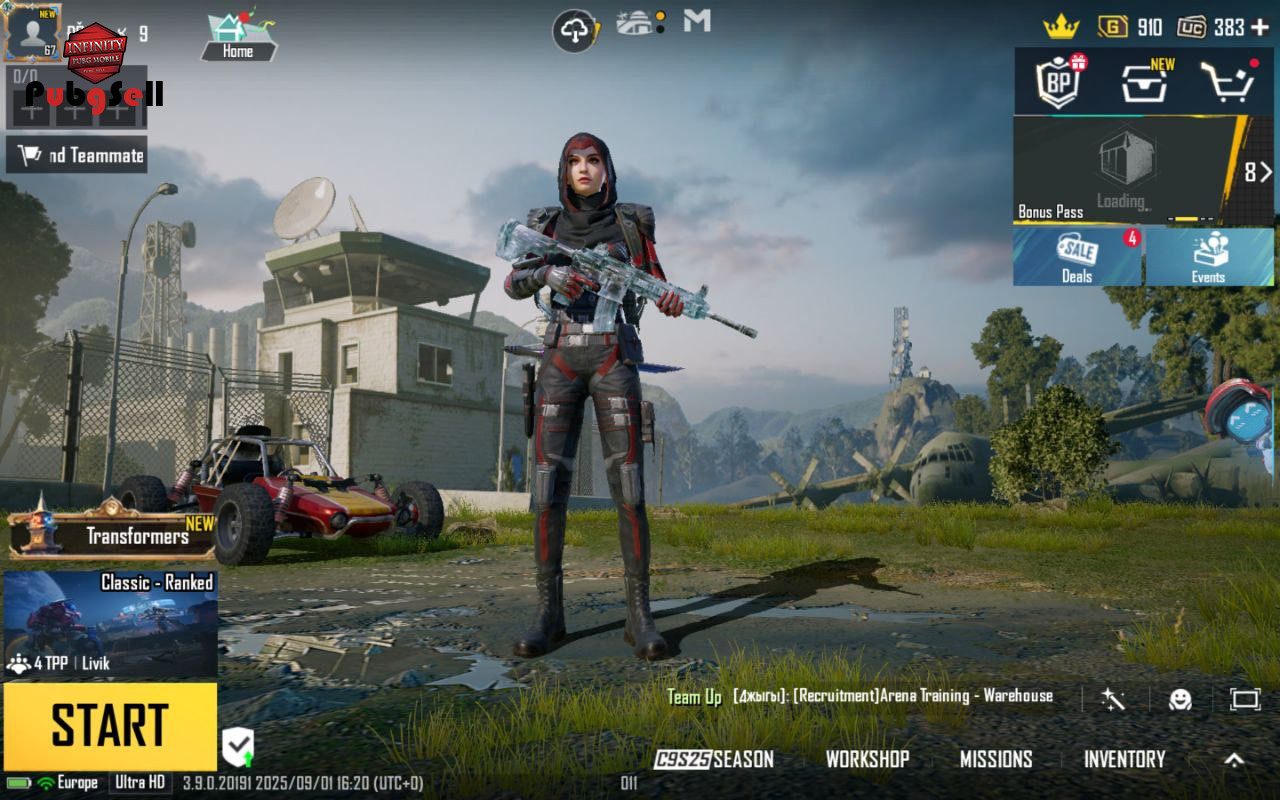This screenshot has height=800, width=1280.
Task: Open the shopping cart shop
Action: click(x=1227, y=82)
